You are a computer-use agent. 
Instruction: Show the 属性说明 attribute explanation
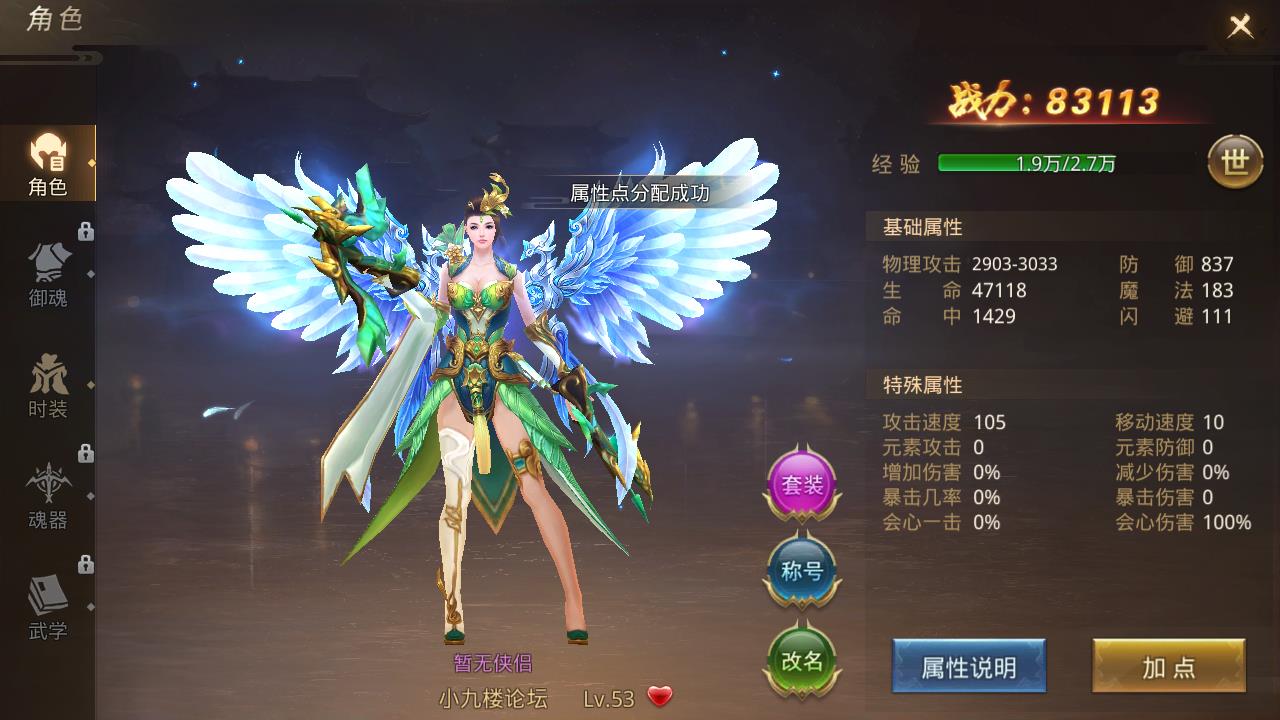point(968,667)
